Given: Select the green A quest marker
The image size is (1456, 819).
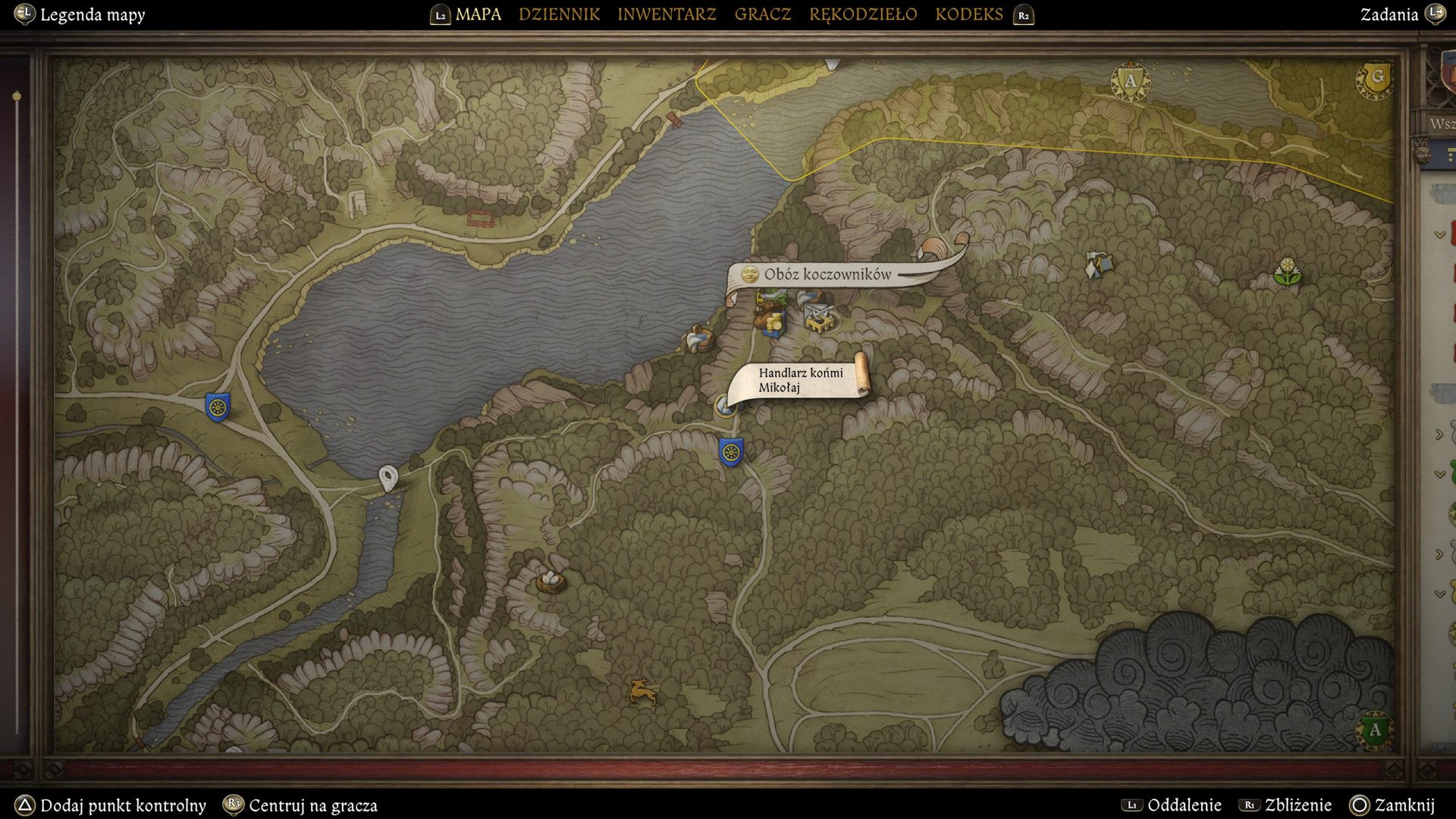Looking at the screenshot, I should [1374, 730].
